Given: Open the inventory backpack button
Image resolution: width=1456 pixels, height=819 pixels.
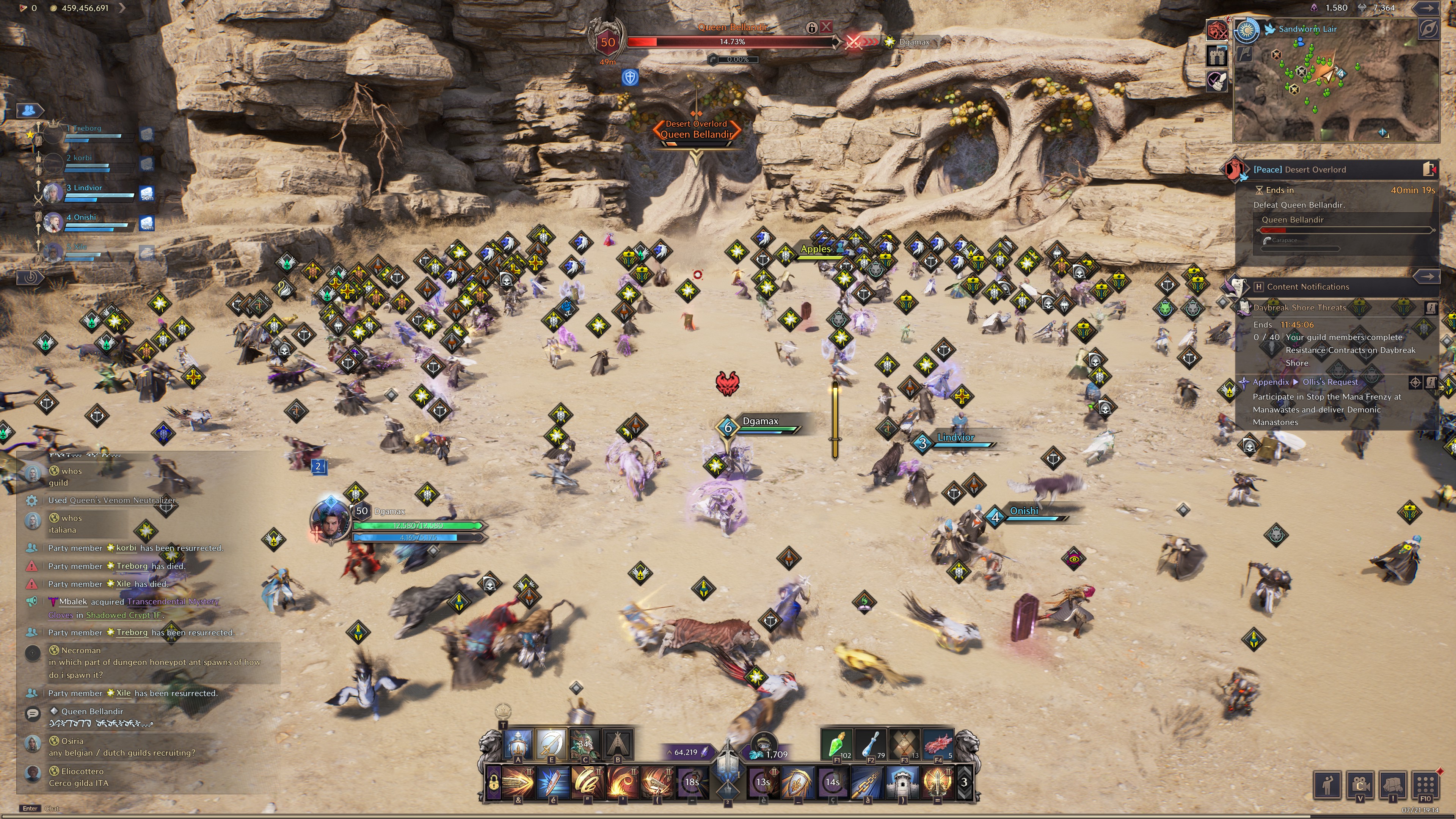Looking at the screenshot, I should pos(1392,784).
